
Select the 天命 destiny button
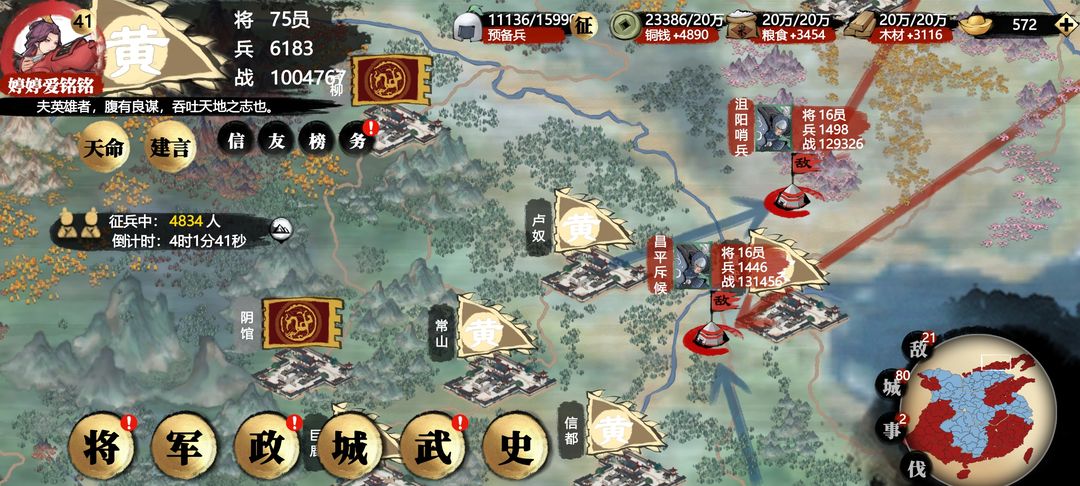pos(104,148)
